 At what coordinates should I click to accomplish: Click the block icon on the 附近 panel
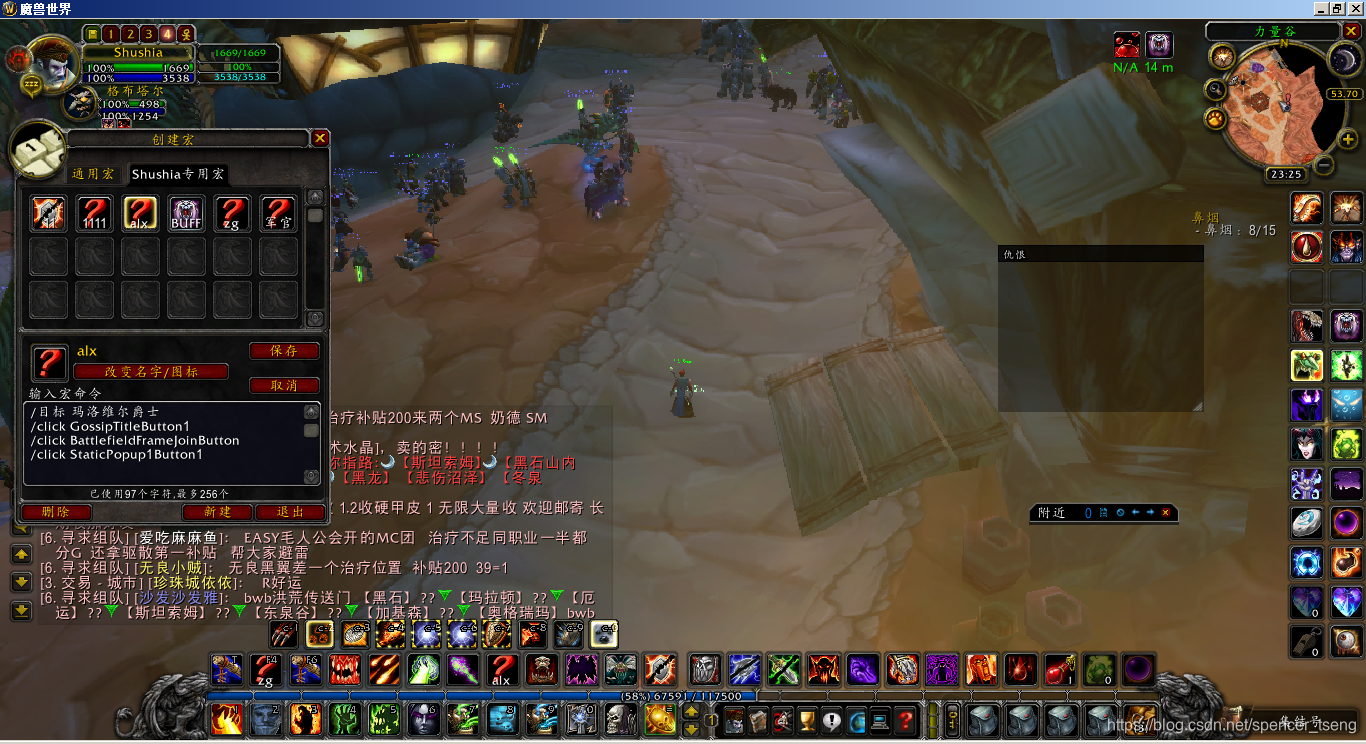point(1122,512)
